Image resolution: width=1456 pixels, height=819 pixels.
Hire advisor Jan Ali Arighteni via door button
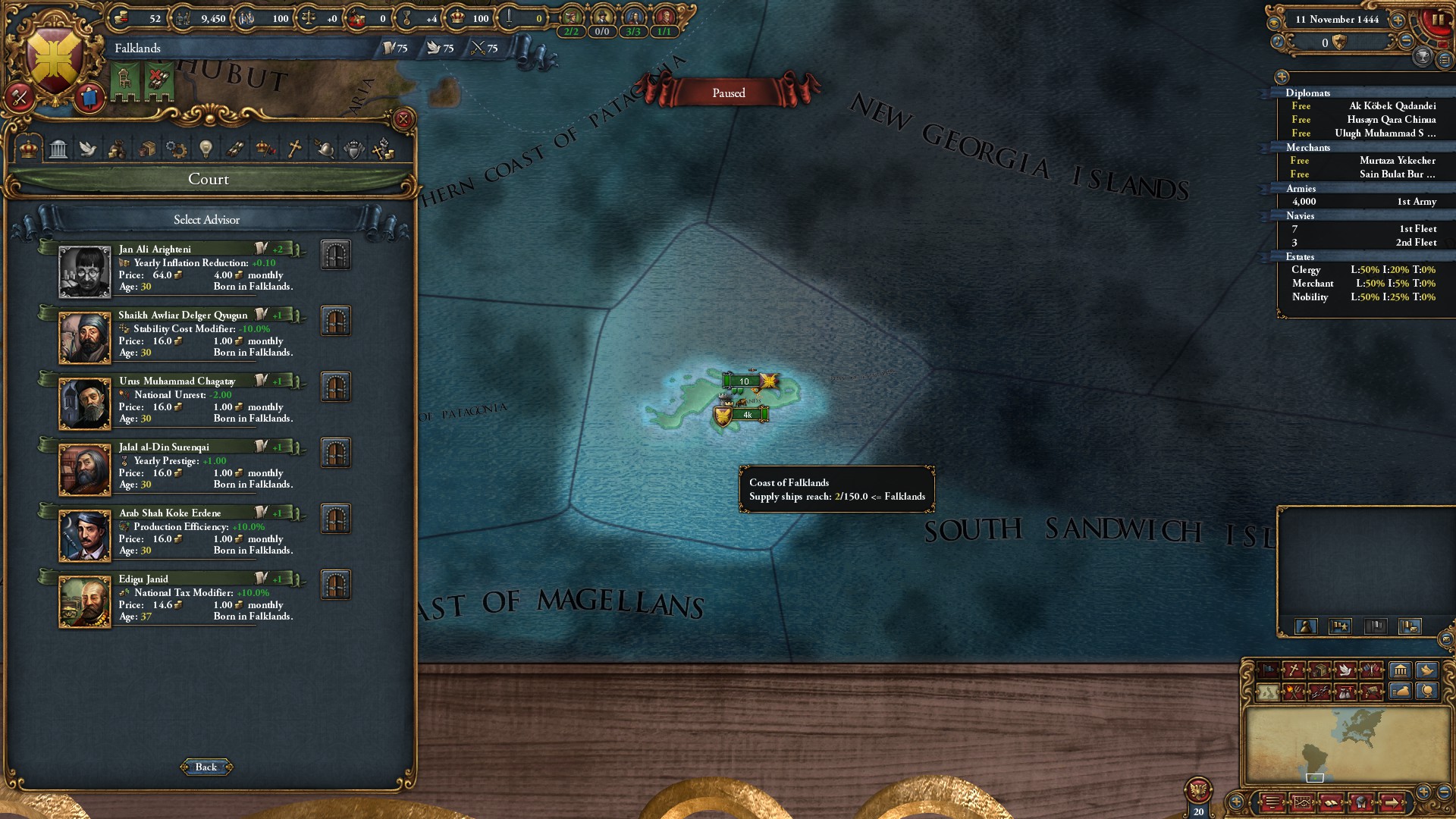click(335, 255)
